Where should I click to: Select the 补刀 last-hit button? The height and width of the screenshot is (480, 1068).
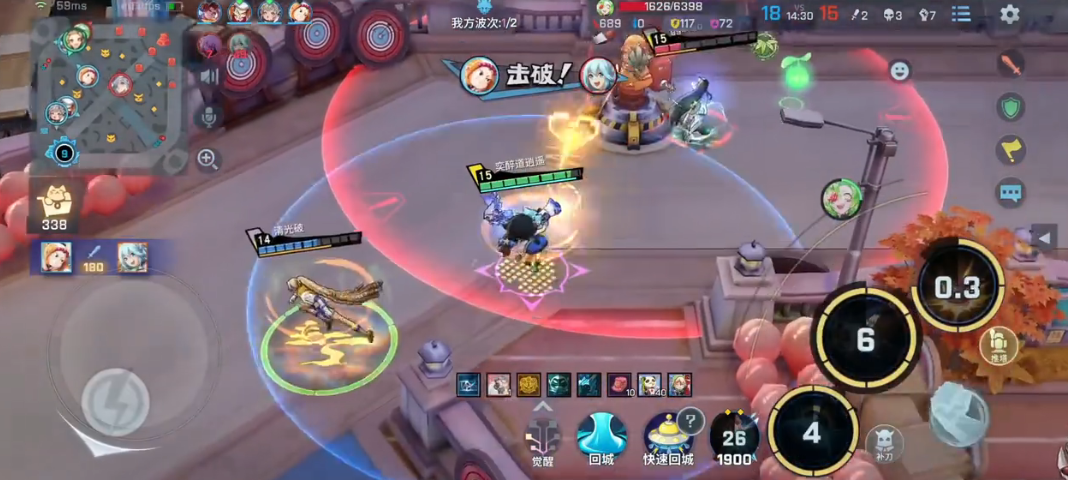point(885,443)
